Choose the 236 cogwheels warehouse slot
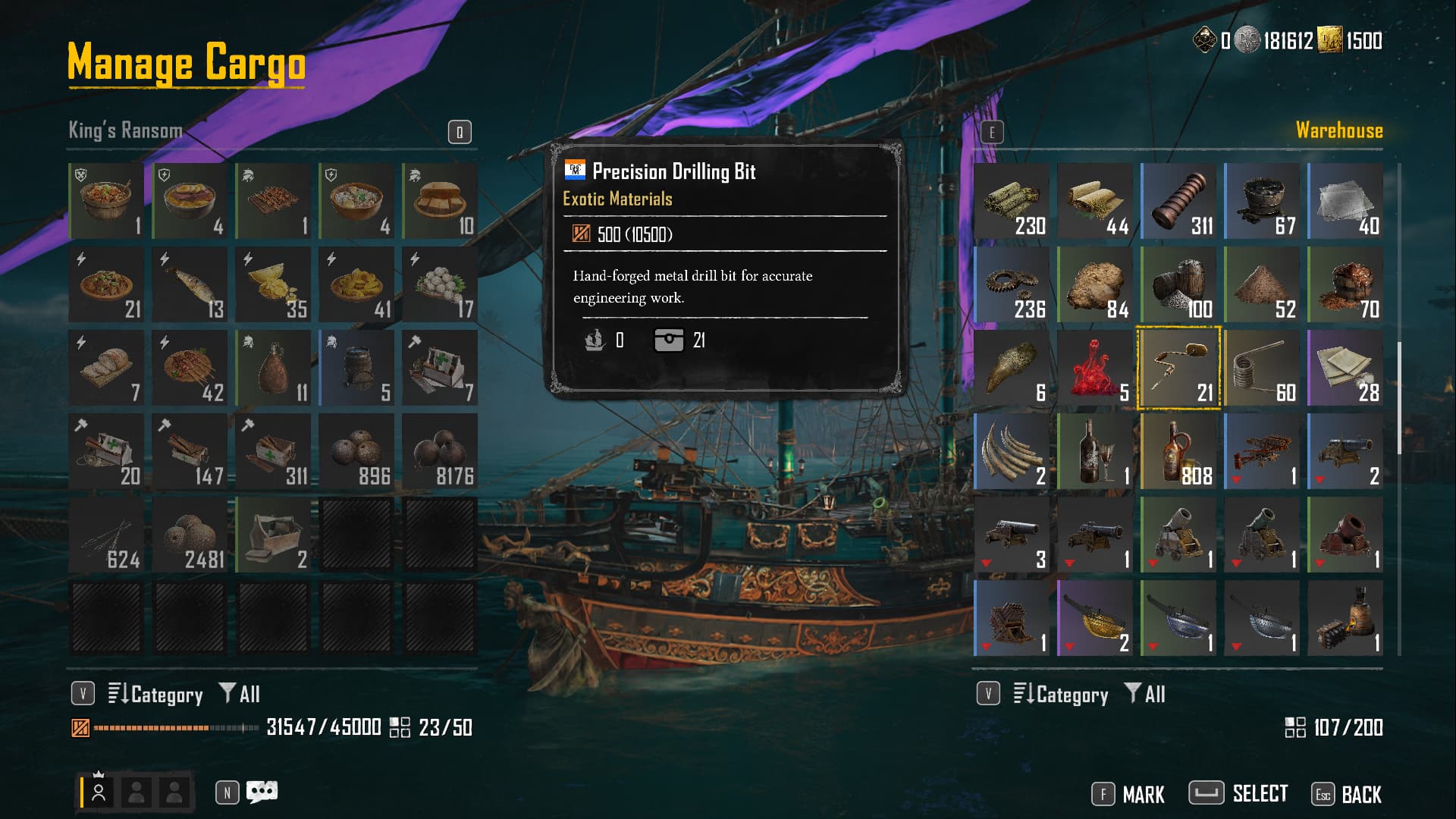The width and height of the screenshot is (1456, 819). pos(1012,285)
